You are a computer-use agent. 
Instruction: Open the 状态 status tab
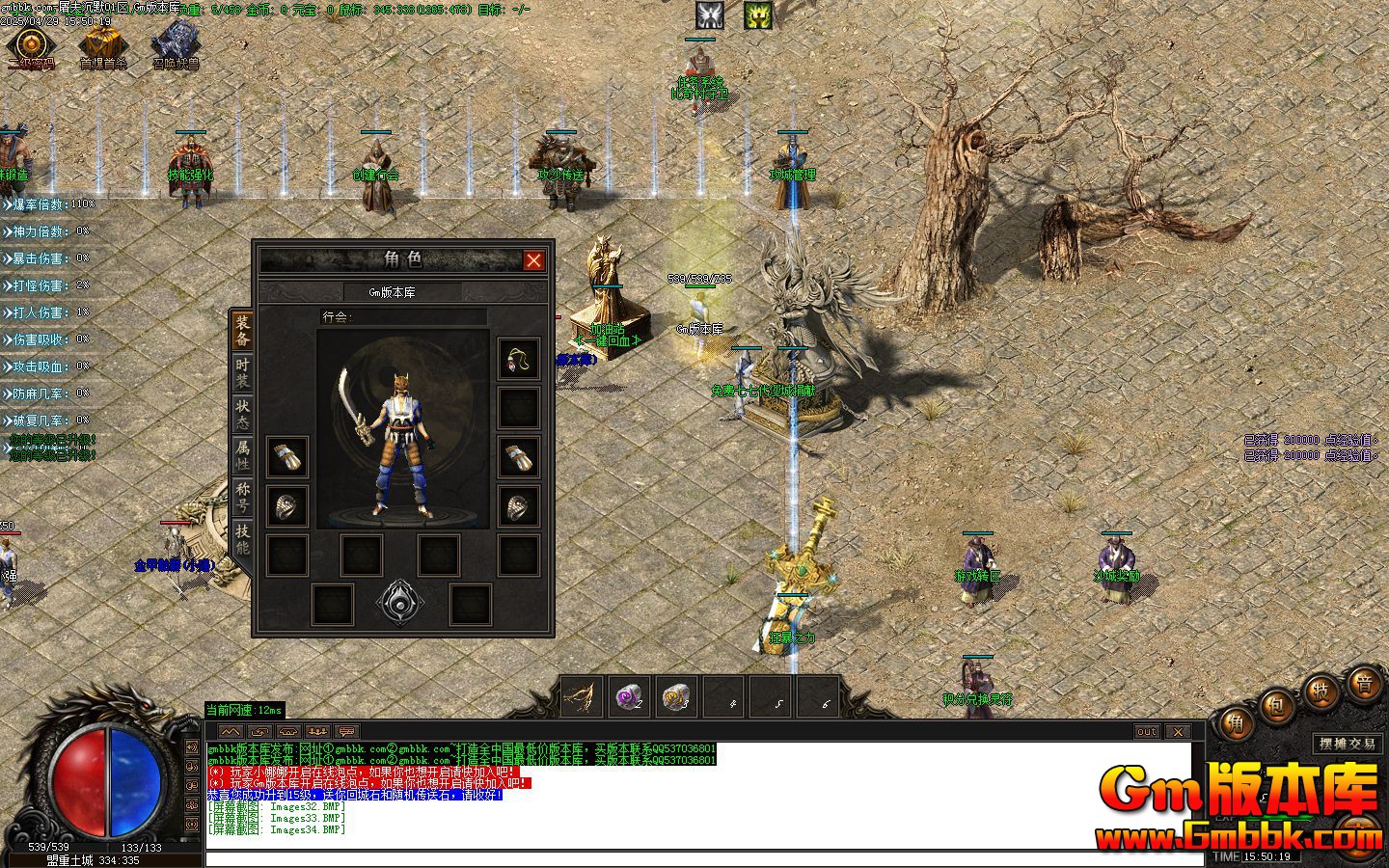(x=242, y=416)
